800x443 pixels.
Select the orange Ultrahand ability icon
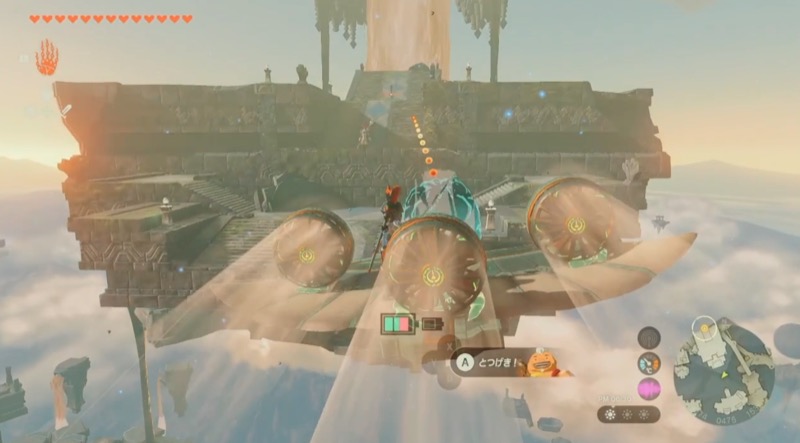click(x=46, y=57)
